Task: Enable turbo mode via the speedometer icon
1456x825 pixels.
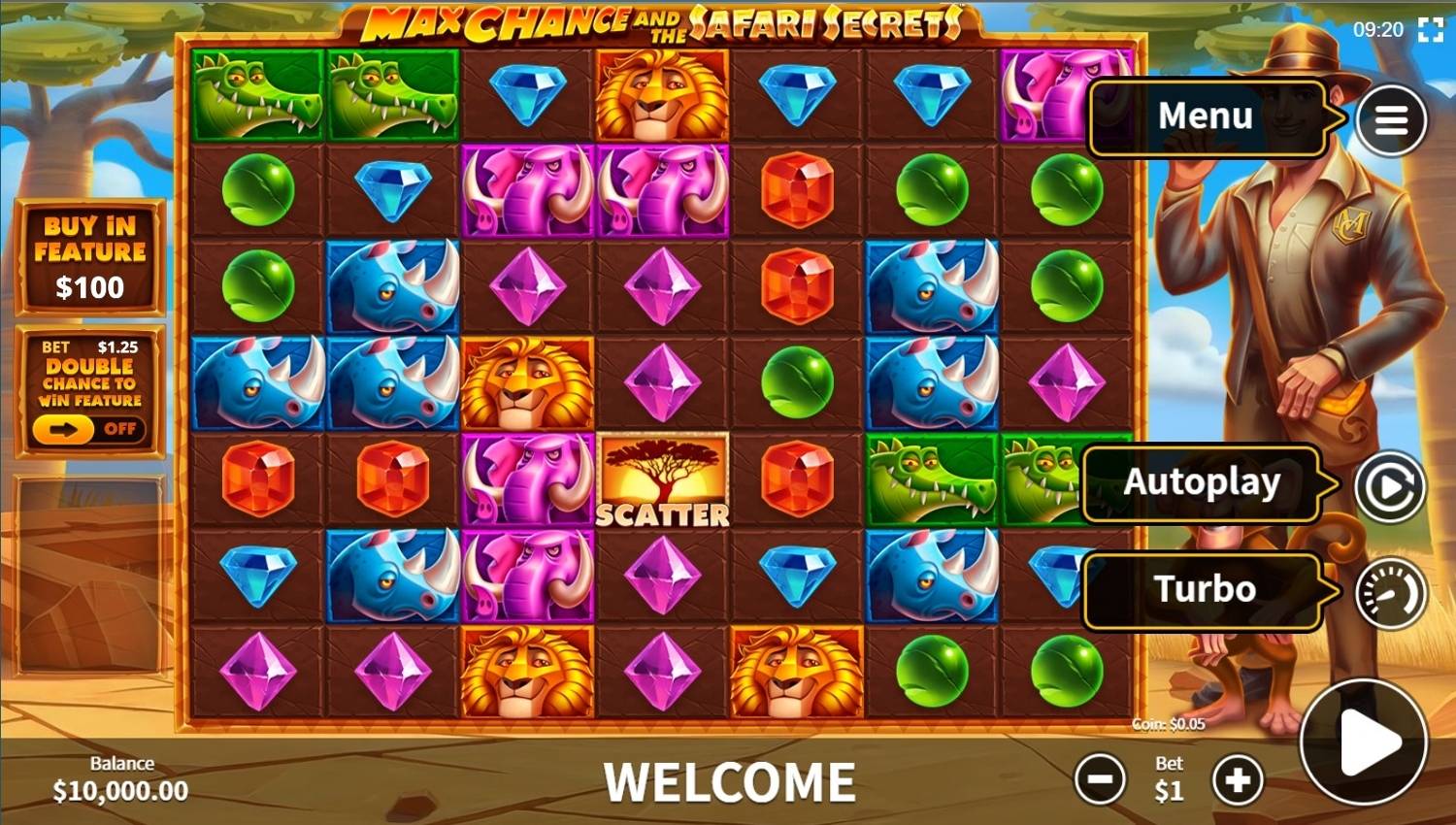Action: click(1392, 593)
